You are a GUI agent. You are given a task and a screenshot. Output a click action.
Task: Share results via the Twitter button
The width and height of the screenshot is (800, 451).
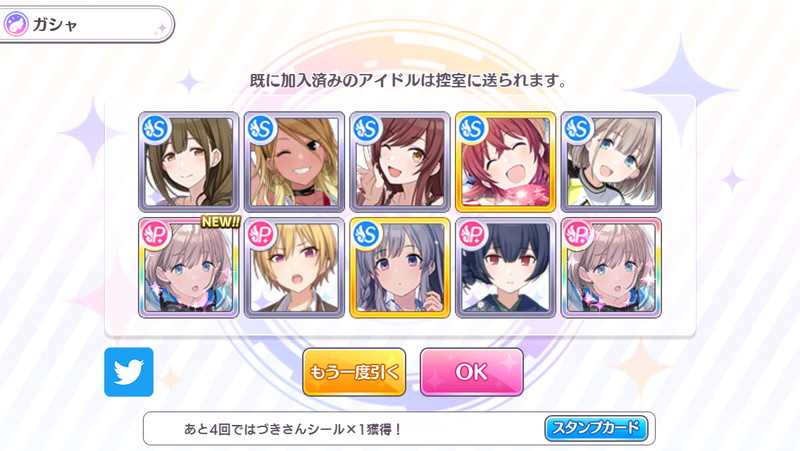click(x=128, y=372)
